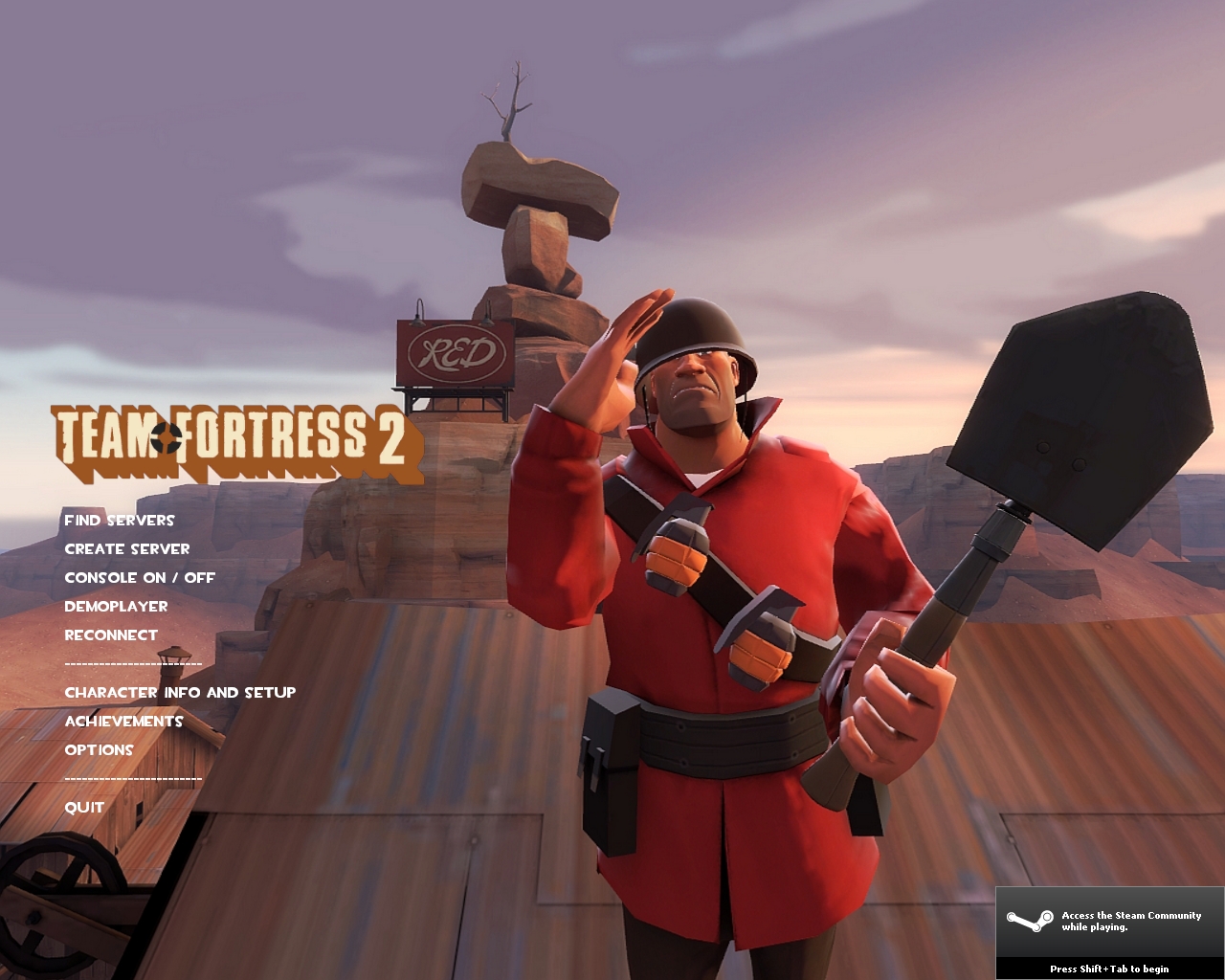Click the dashed separator below Reconnect
The image size is (1225, 980).
tap(133, 663)
